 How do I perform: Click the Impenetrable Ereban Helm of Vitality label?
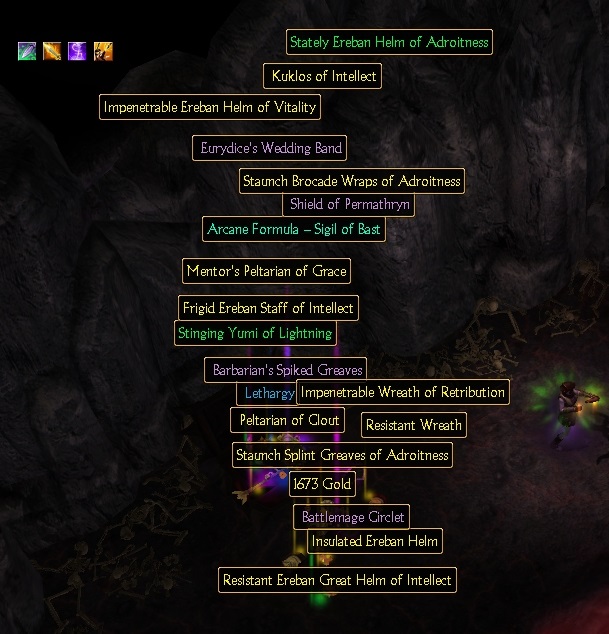[x=210, y=107]
